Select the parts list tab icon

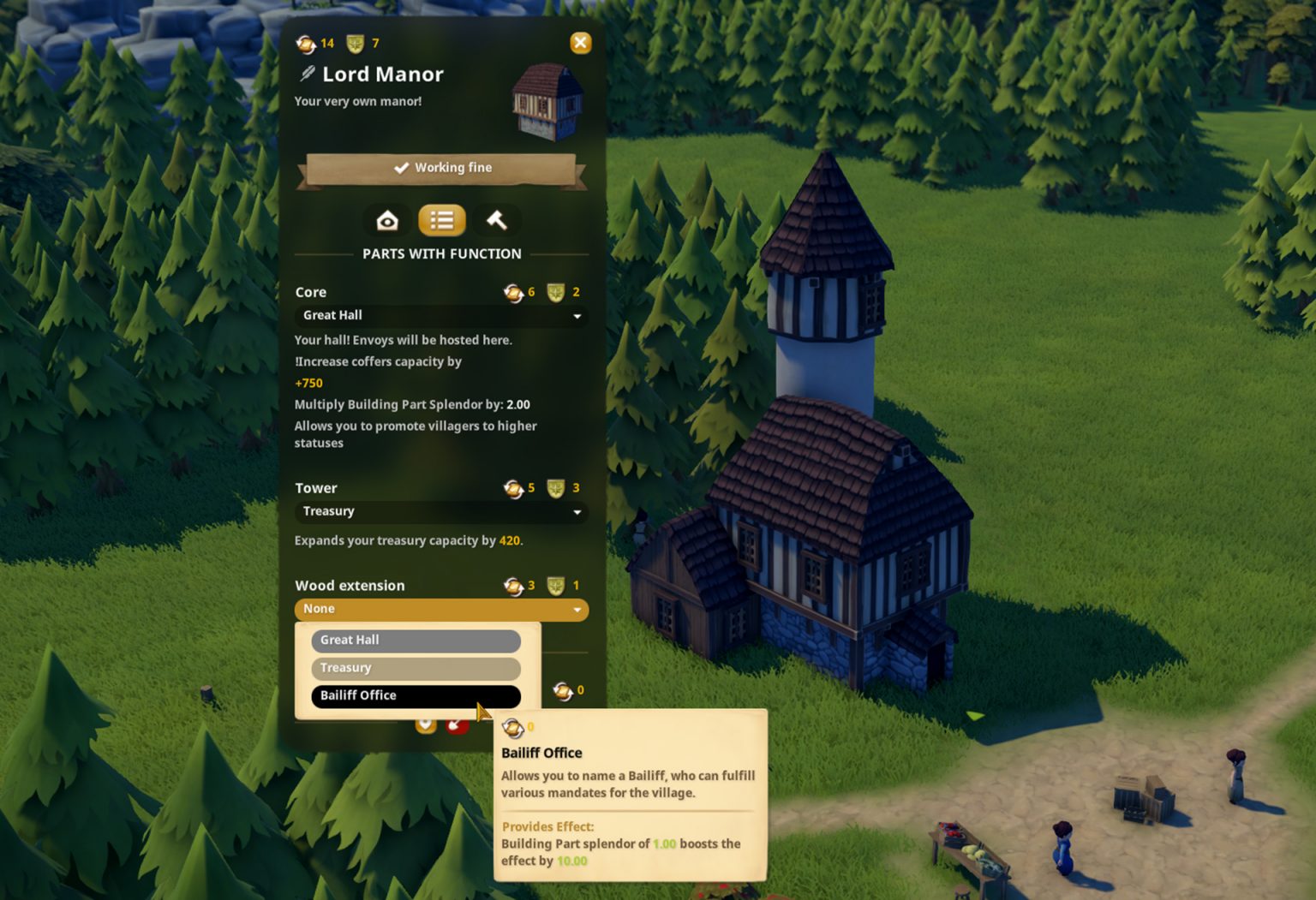pos(441,220)
